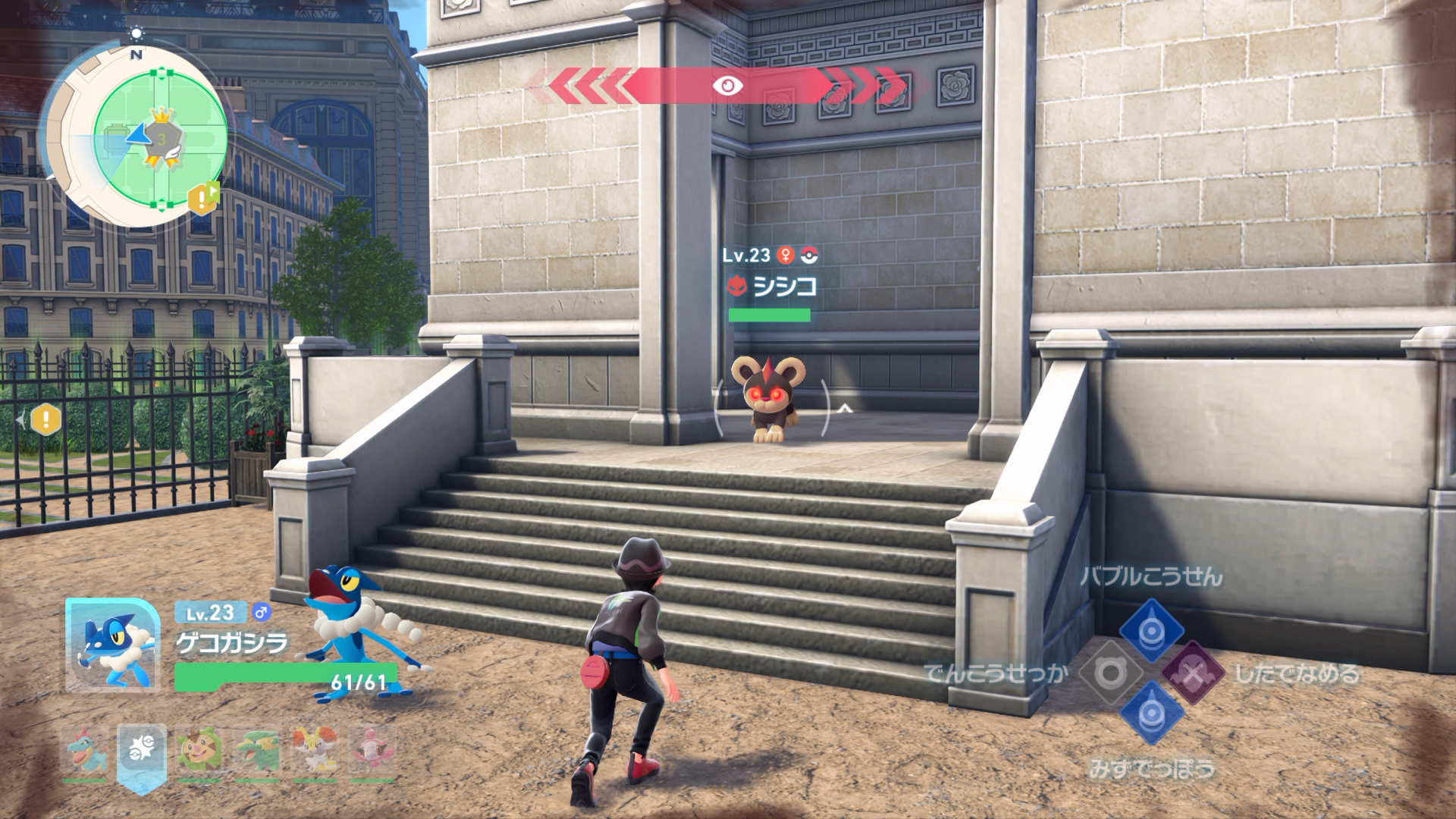1456x819 pixels.
Task: Click the hexagonal exclamation marker at screen edge
Action: pyautogui.click(x=45, y=419)
